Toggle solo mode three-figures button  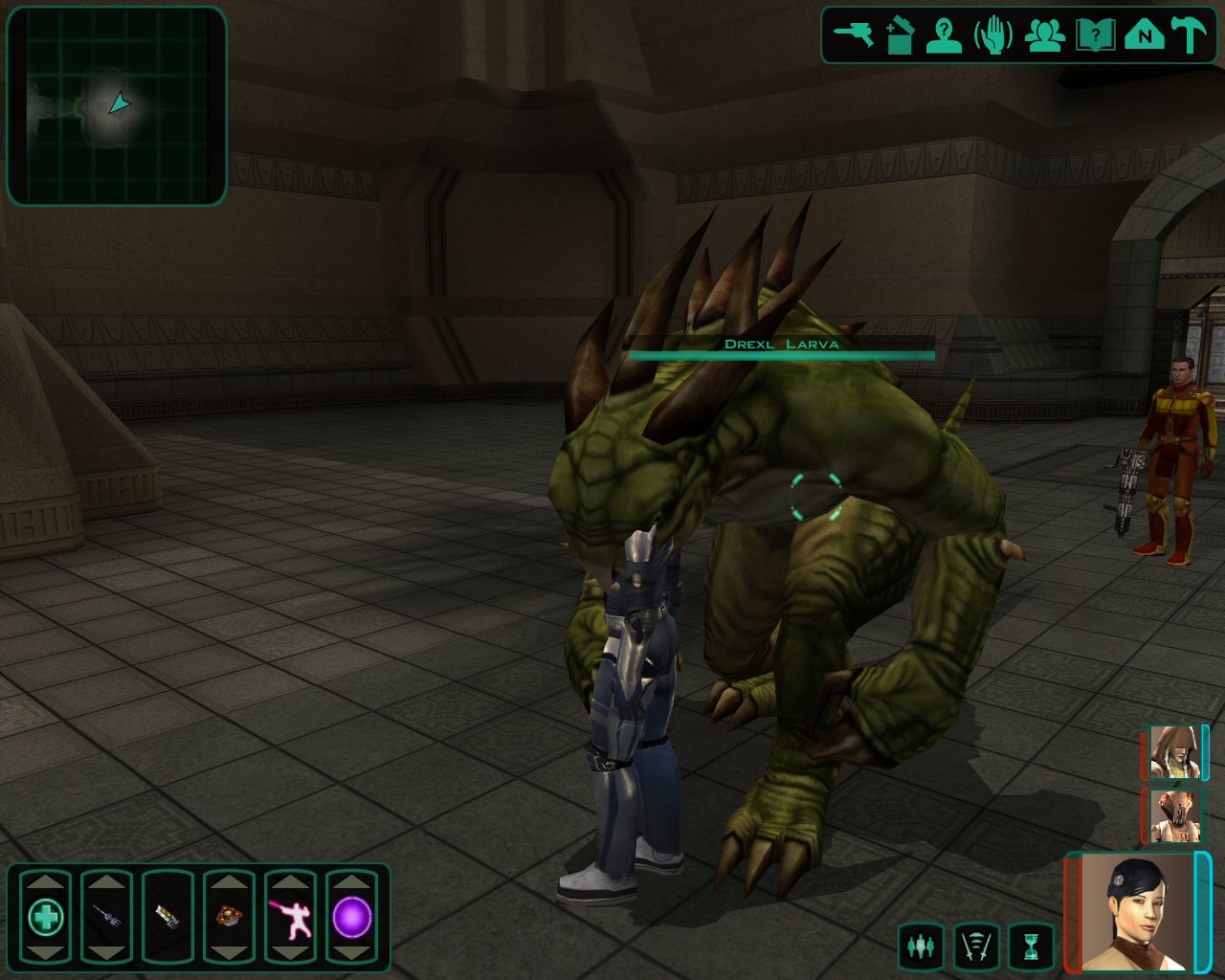tap(921, 947)
